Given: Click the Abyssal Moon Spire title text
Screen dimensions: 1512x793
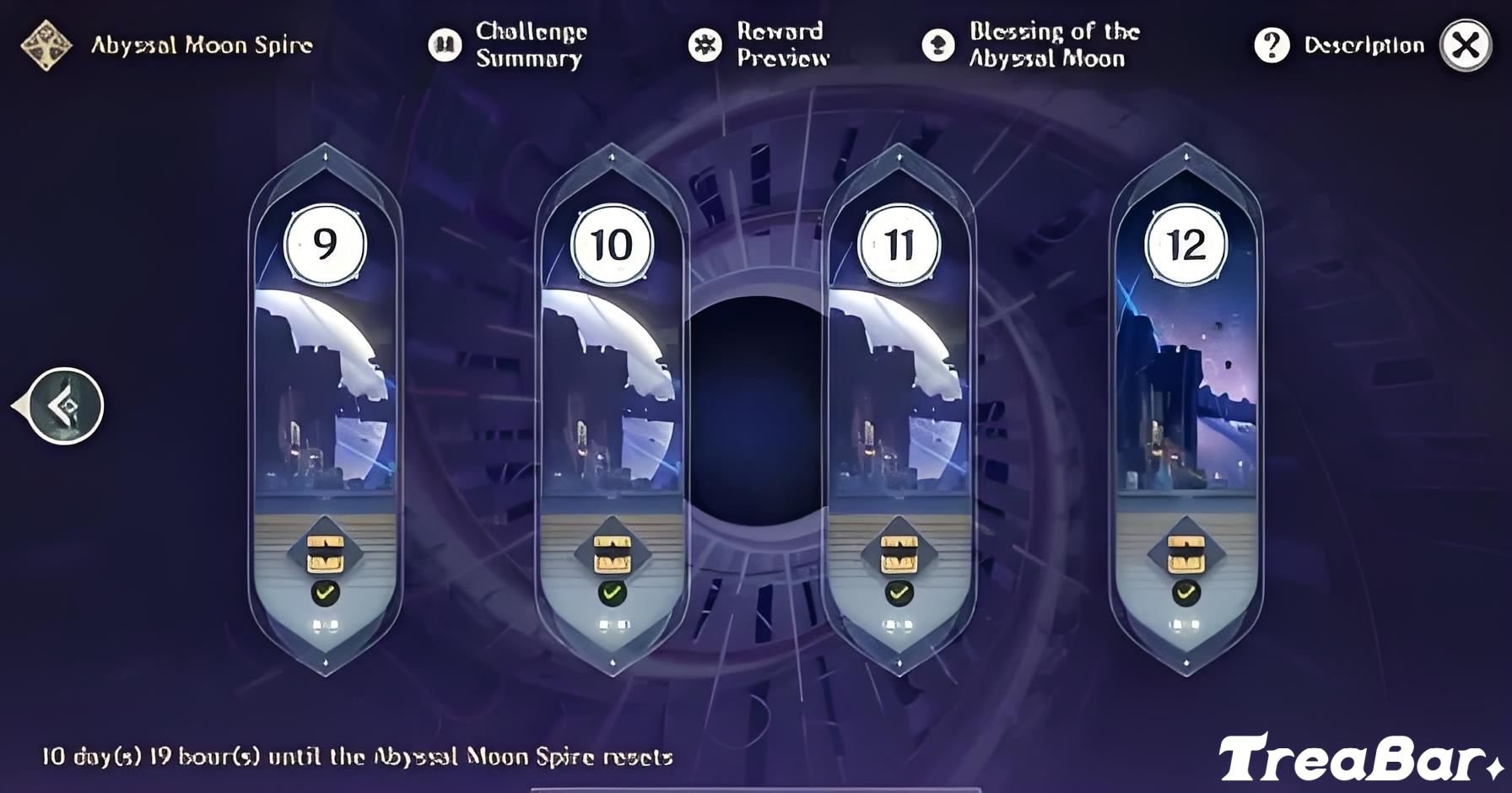Looking at the screenshot, I should point(202,45).
